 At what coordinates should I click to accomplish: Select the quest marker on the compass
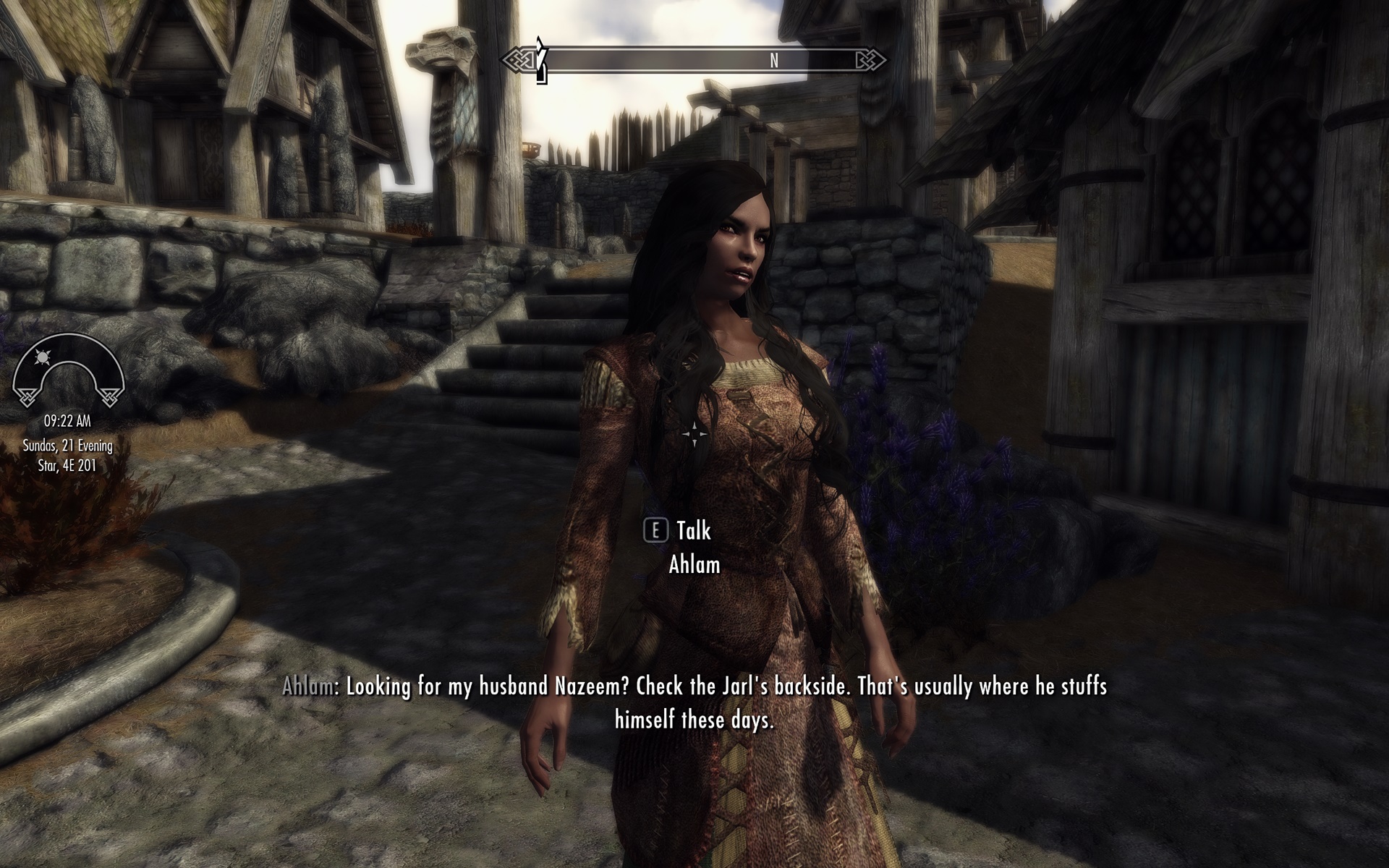[x=541, y=60]
